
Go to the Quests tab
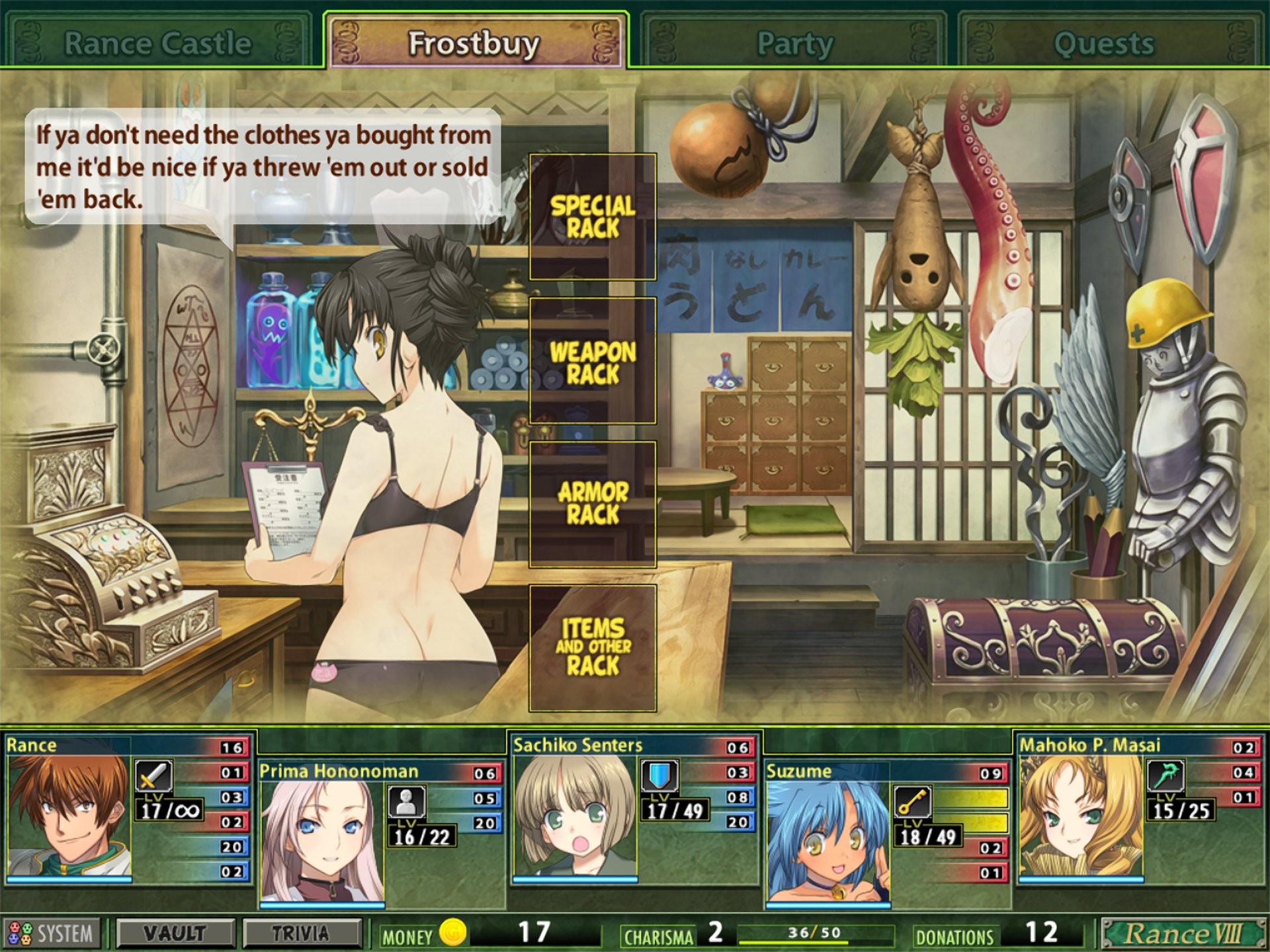point(1103,44)
